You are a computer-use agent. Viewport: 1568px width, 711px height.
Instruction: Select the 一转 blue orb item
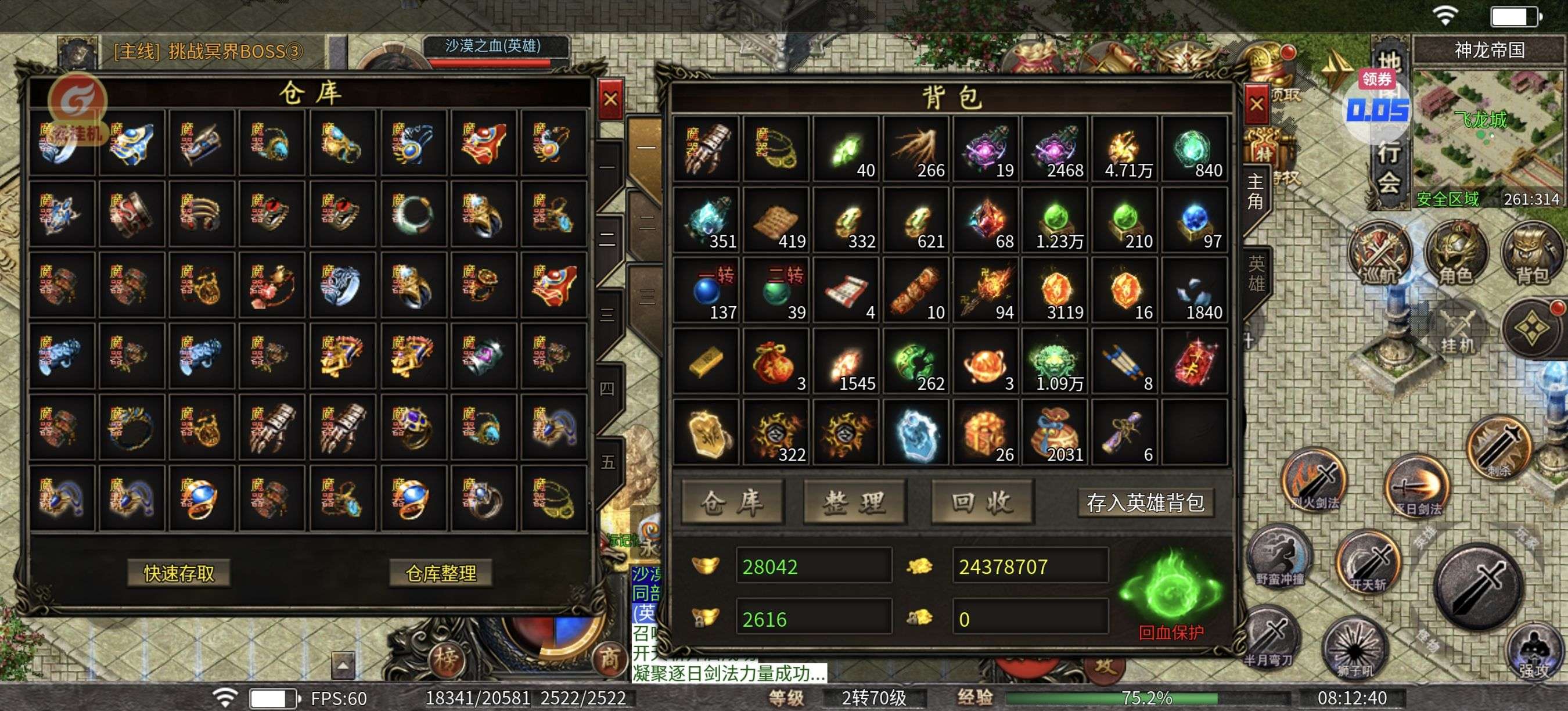[706, 291]
